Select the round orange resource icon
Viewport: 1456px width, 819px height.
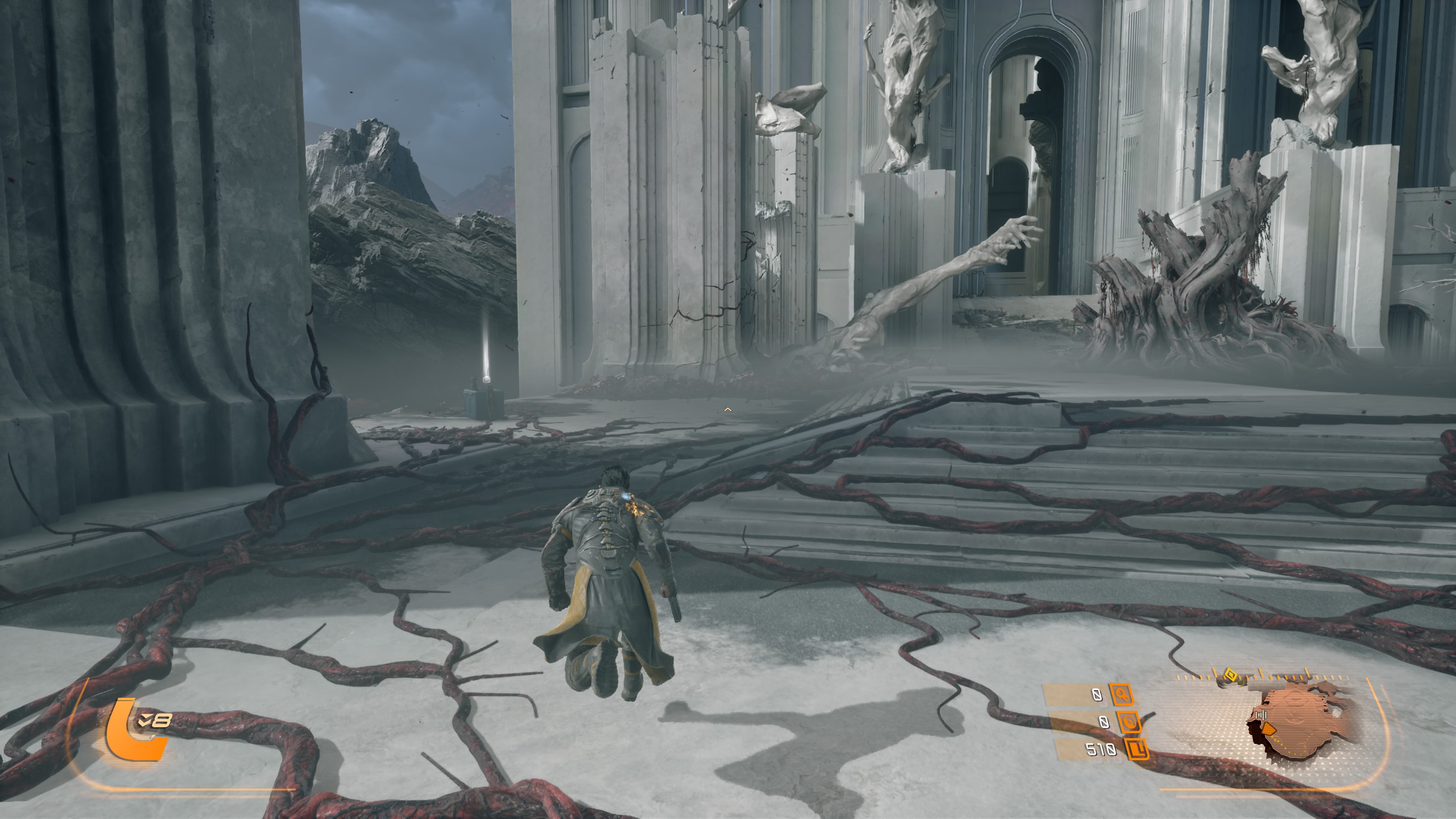click(1128, 722)
